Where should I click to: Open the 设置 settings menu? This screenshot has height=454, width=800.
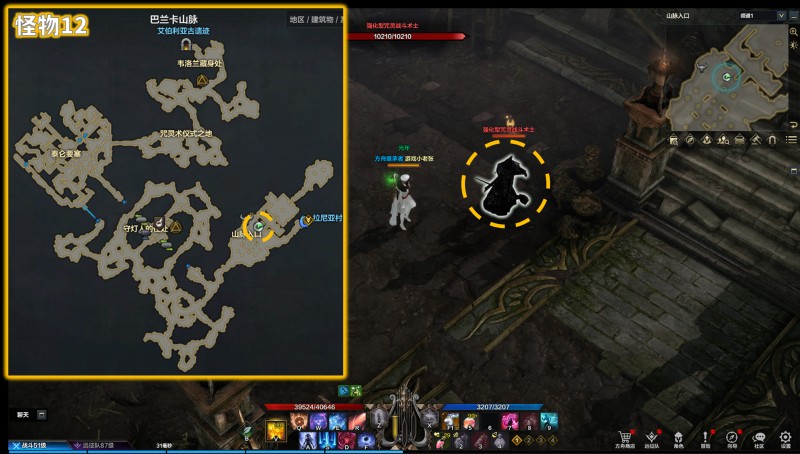pyautogui.click(x=786, y=438)
